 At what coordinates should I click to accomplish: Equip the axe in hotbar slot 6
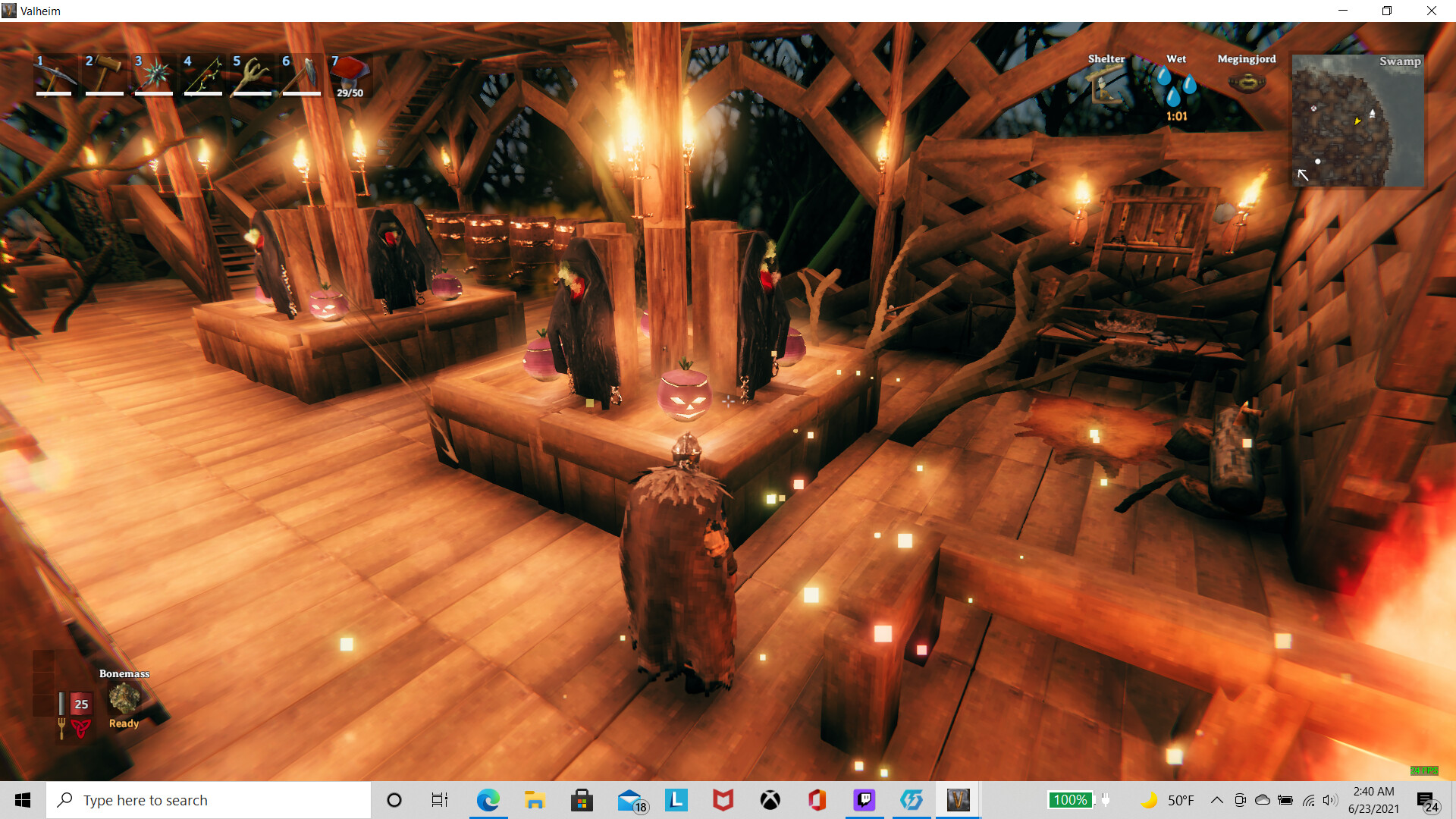[x=300, y=74]
